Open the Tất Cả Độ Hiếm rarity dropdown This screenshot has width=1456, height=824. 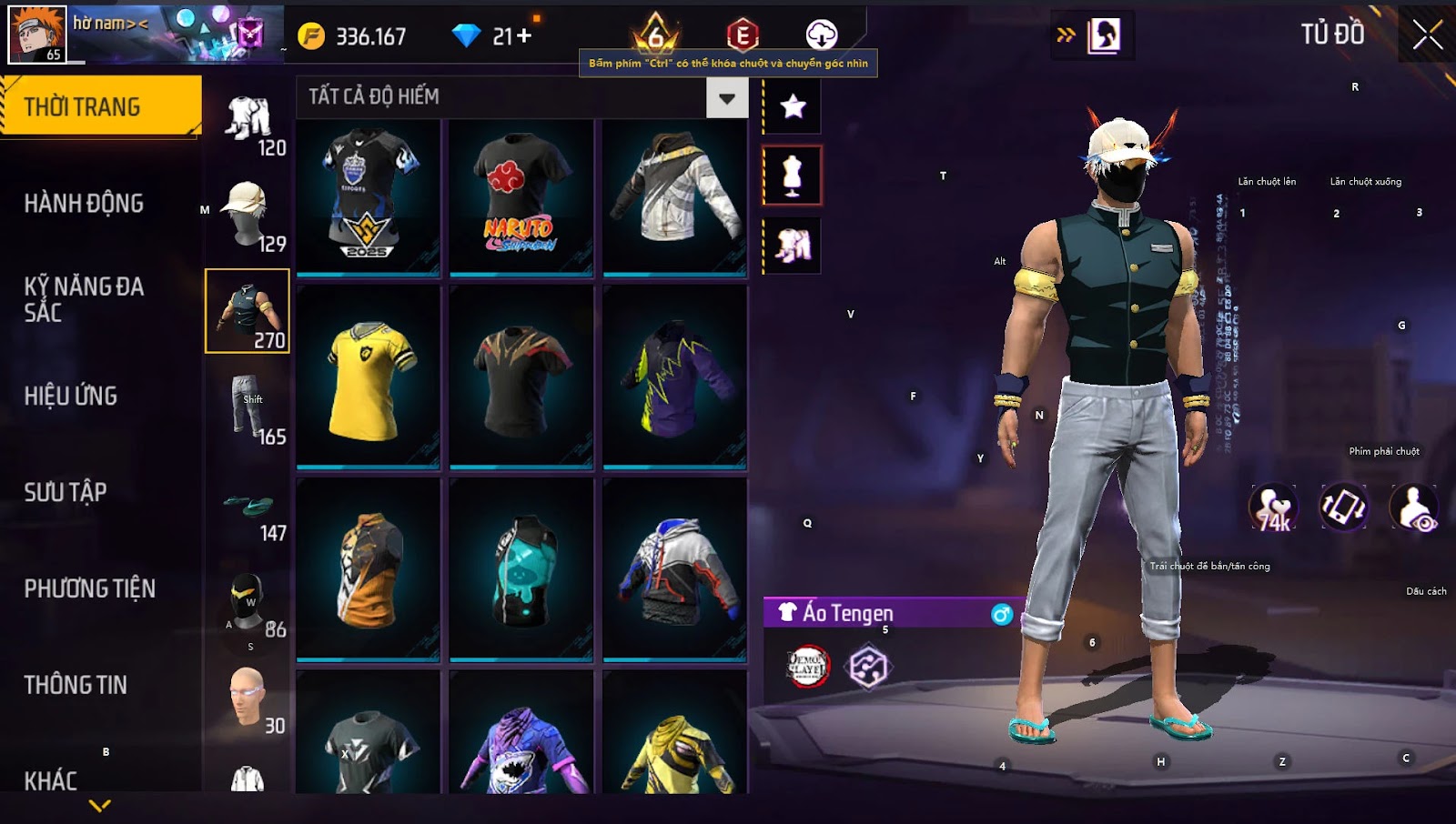point(726,98)
